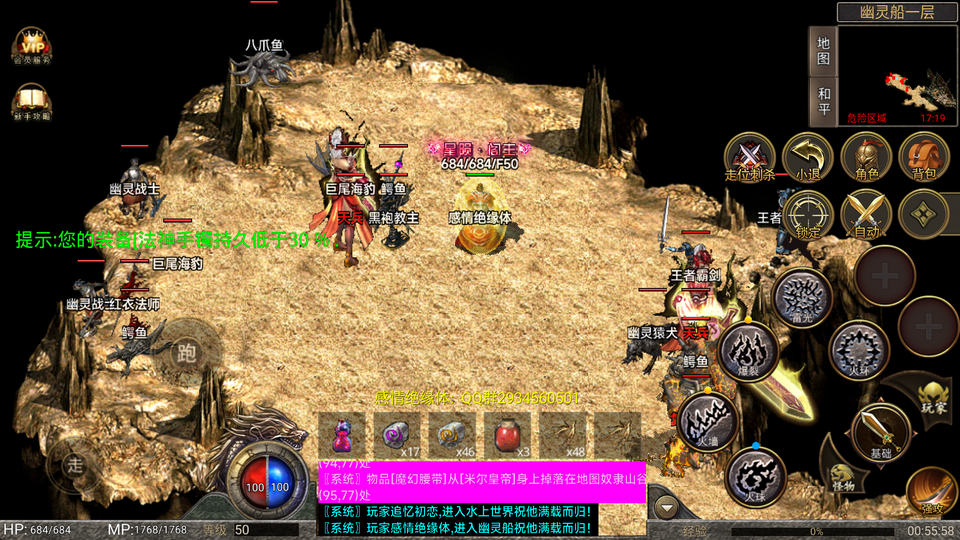Toggle the 和平 attack mode button
The image size is (960, 540).
pos(823,101)
